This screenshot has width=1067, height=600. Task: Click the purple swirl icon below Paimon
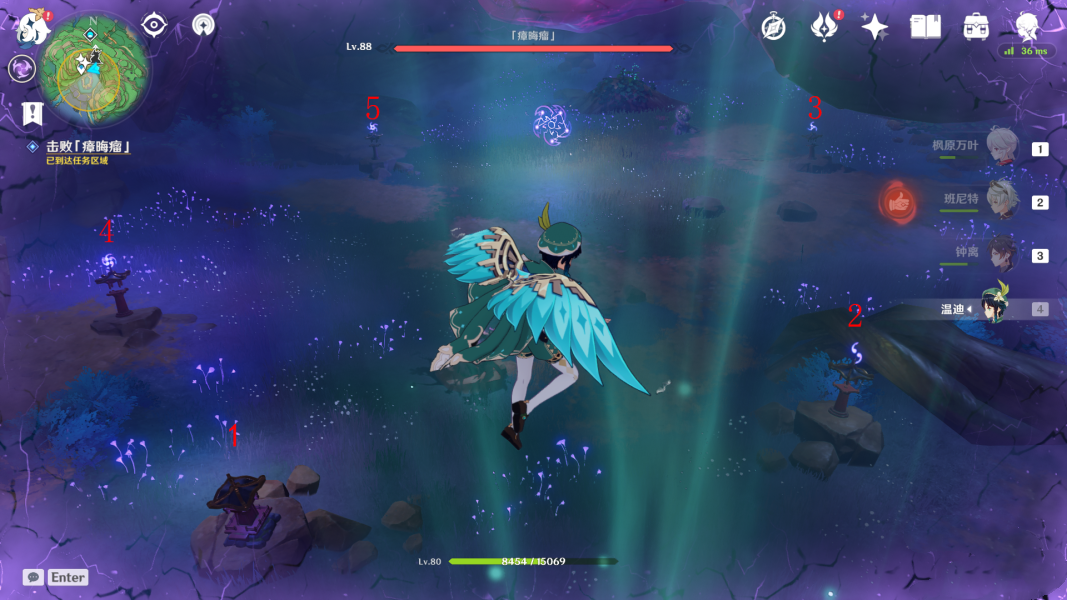(x=22, y=68)
